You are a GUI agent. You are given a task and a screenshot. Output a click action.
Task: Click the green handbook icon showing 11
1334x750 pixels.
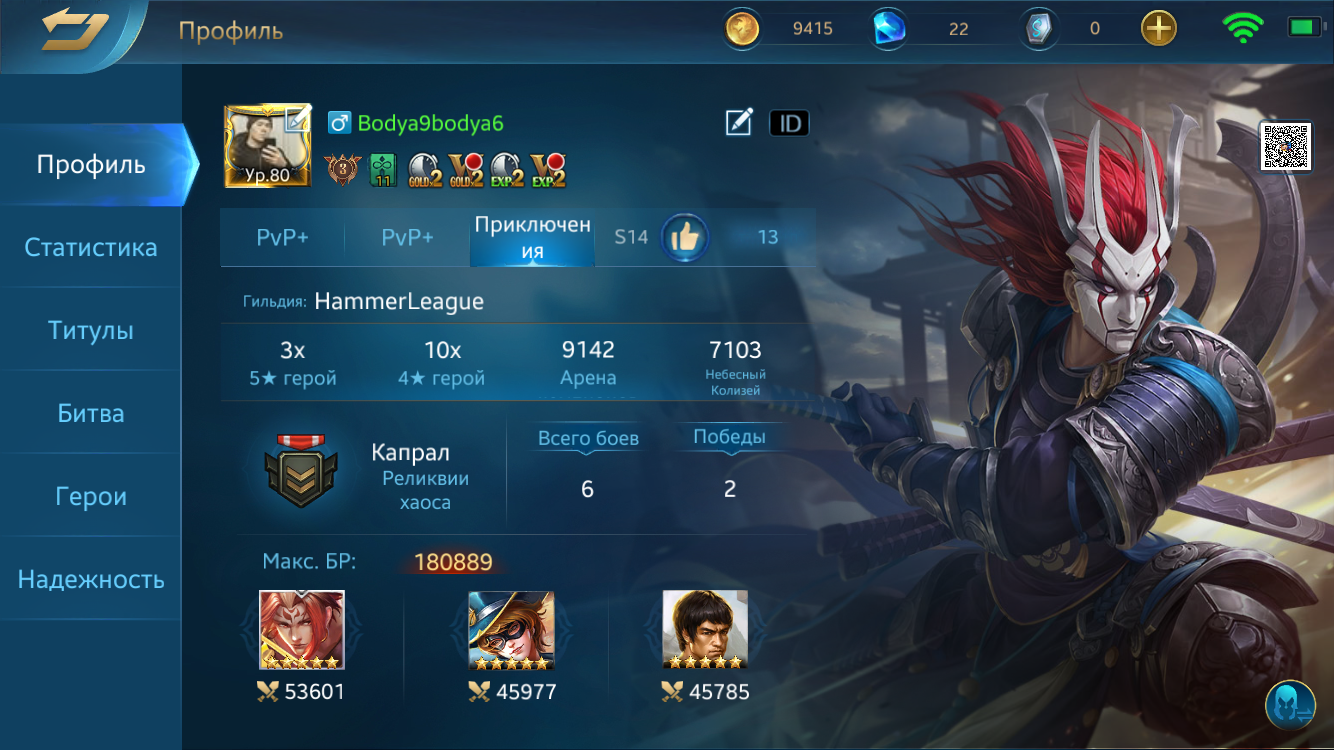[380, 169]
